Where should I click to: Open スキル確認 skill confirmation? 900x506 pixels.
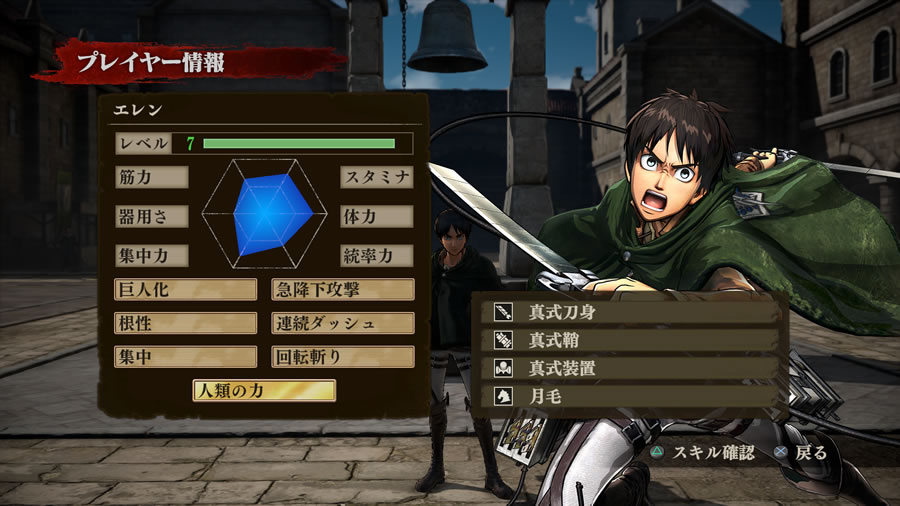(704, 452)
